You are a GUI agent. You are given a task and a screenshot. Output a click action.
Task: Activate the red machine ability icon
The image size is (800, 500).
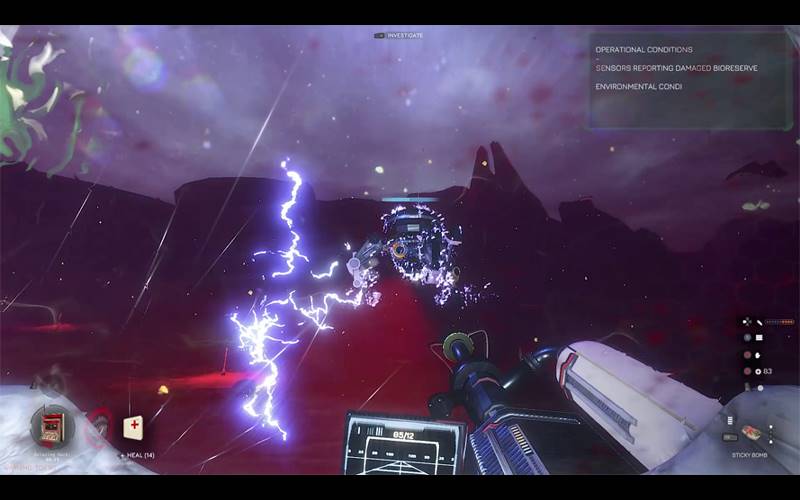[51, 426]
